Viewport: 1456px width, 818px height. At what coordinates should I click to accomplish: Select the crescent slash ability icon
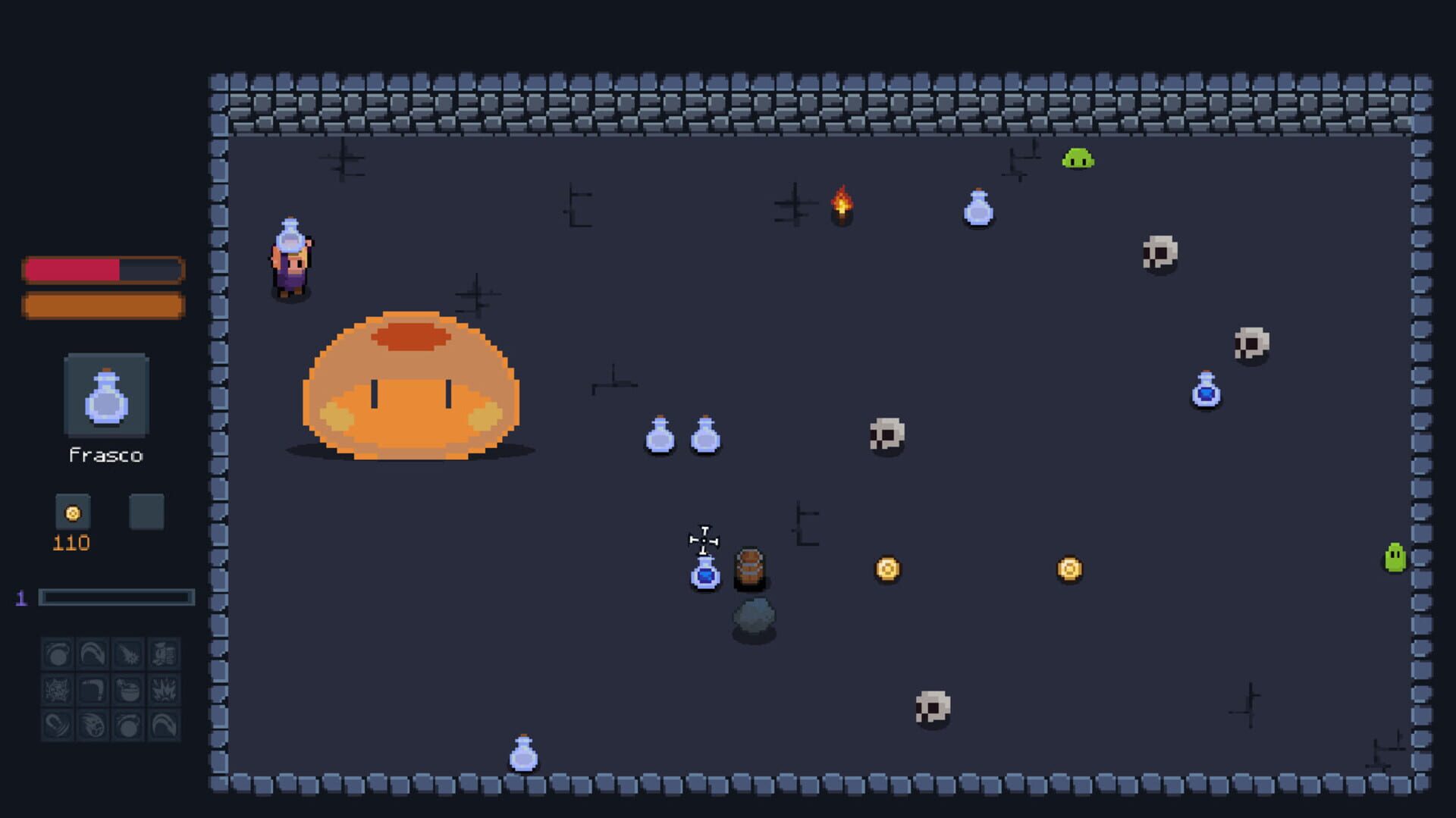tap(57, 726)
